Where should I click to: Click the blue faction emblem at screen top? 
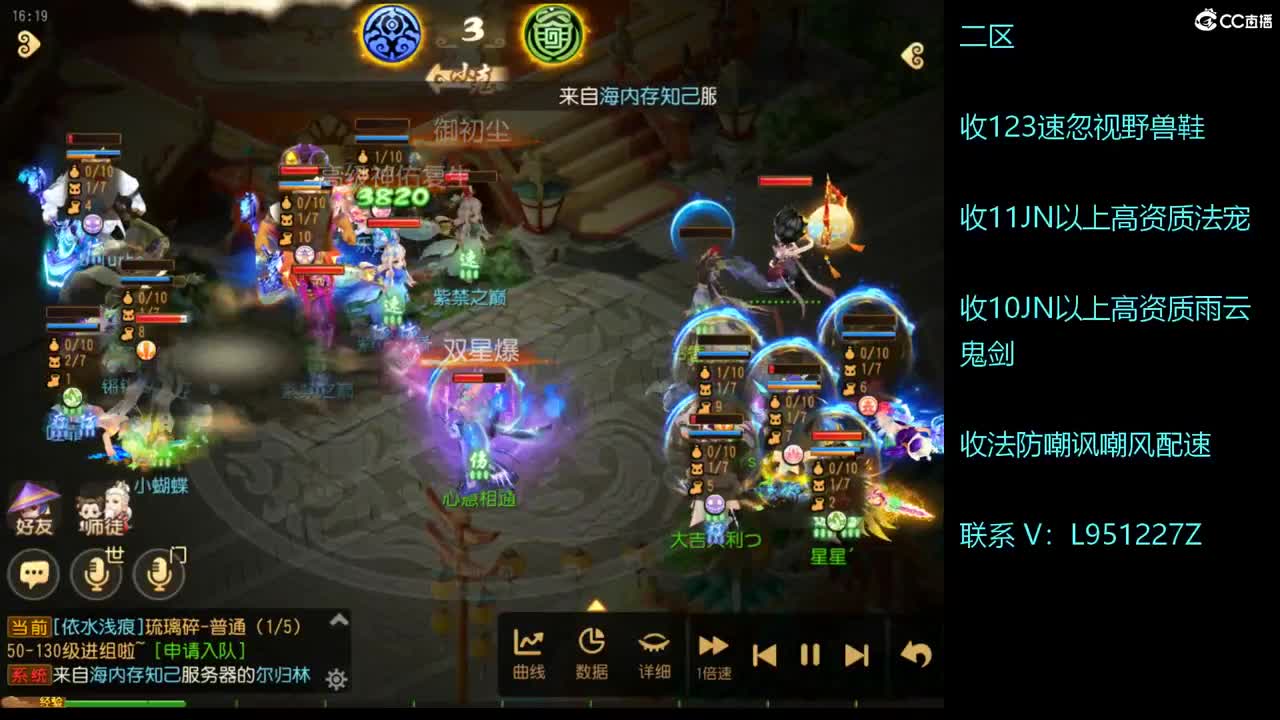[x=392, y=31]
